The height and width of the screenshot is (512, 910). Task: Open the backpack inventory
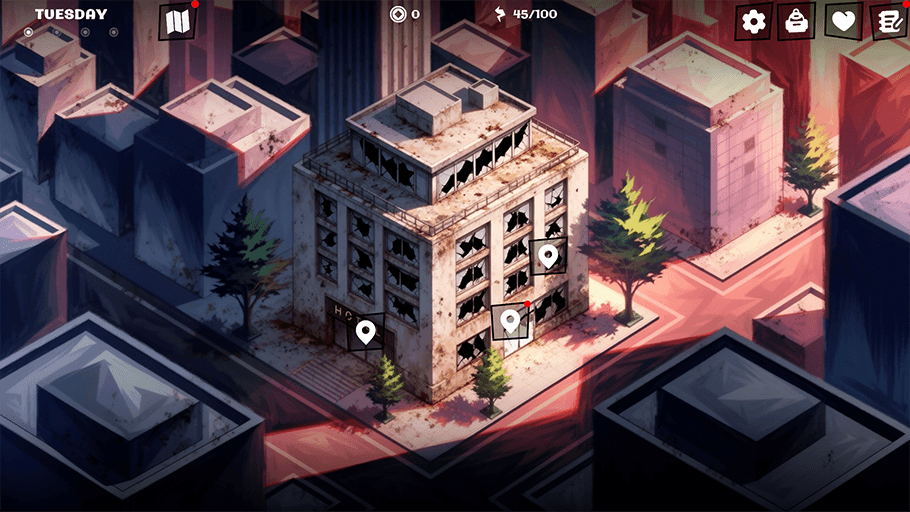[797, 21]
